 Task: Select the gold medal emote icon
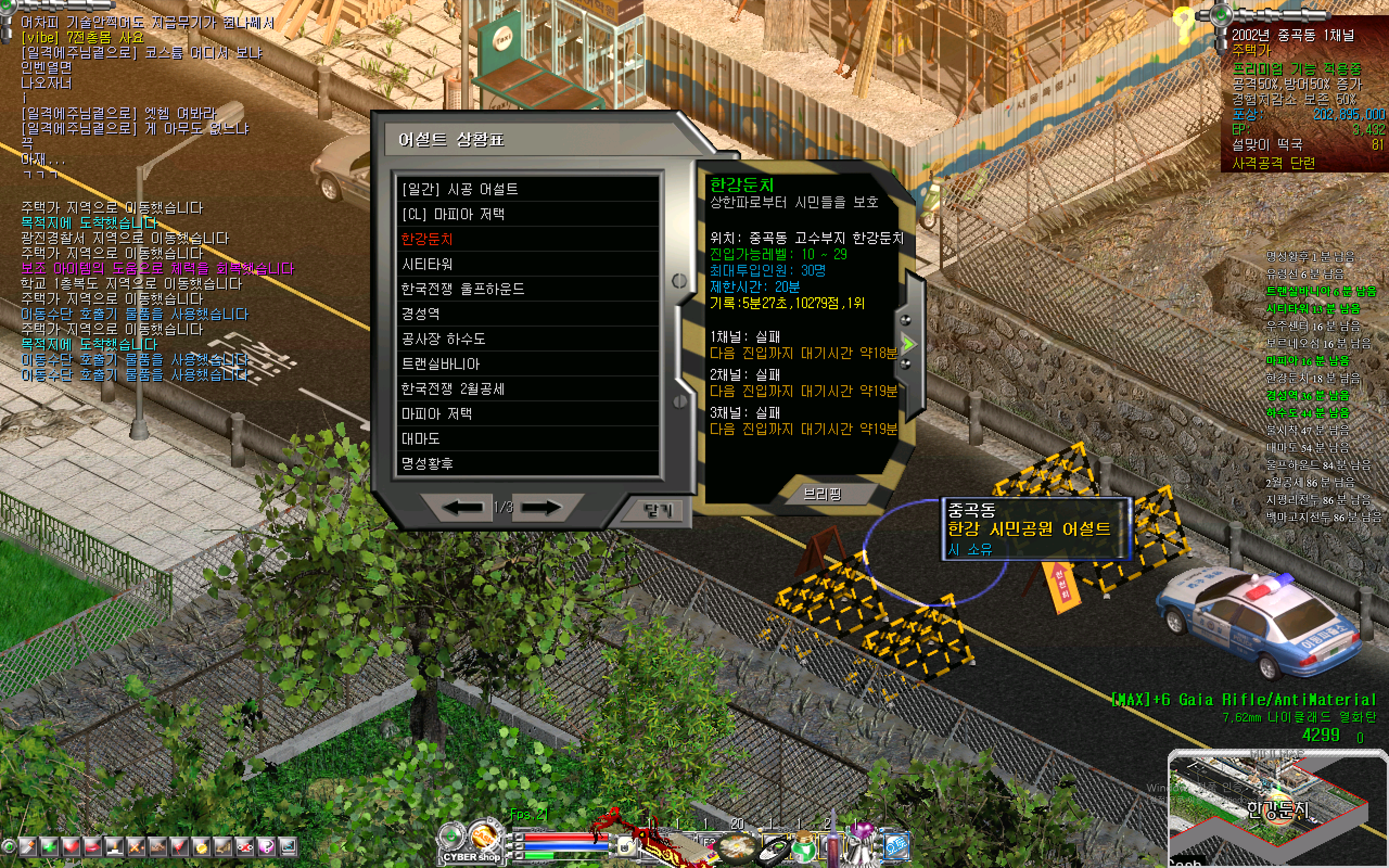pyautogui.click(x=201, y=846)
